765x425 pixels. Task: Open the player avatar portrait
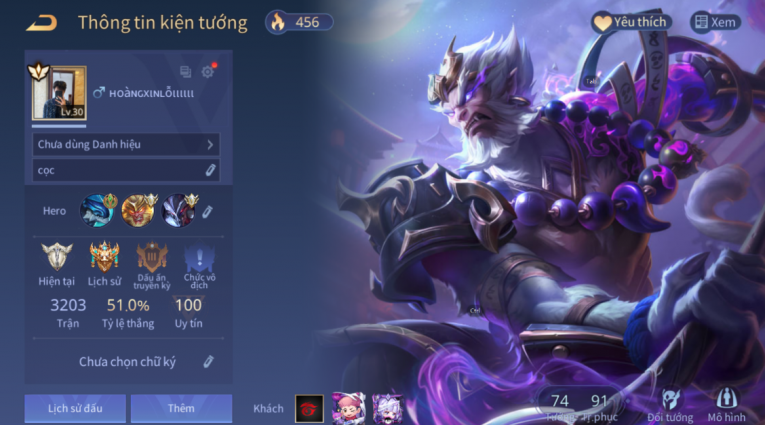pos(59,93)
